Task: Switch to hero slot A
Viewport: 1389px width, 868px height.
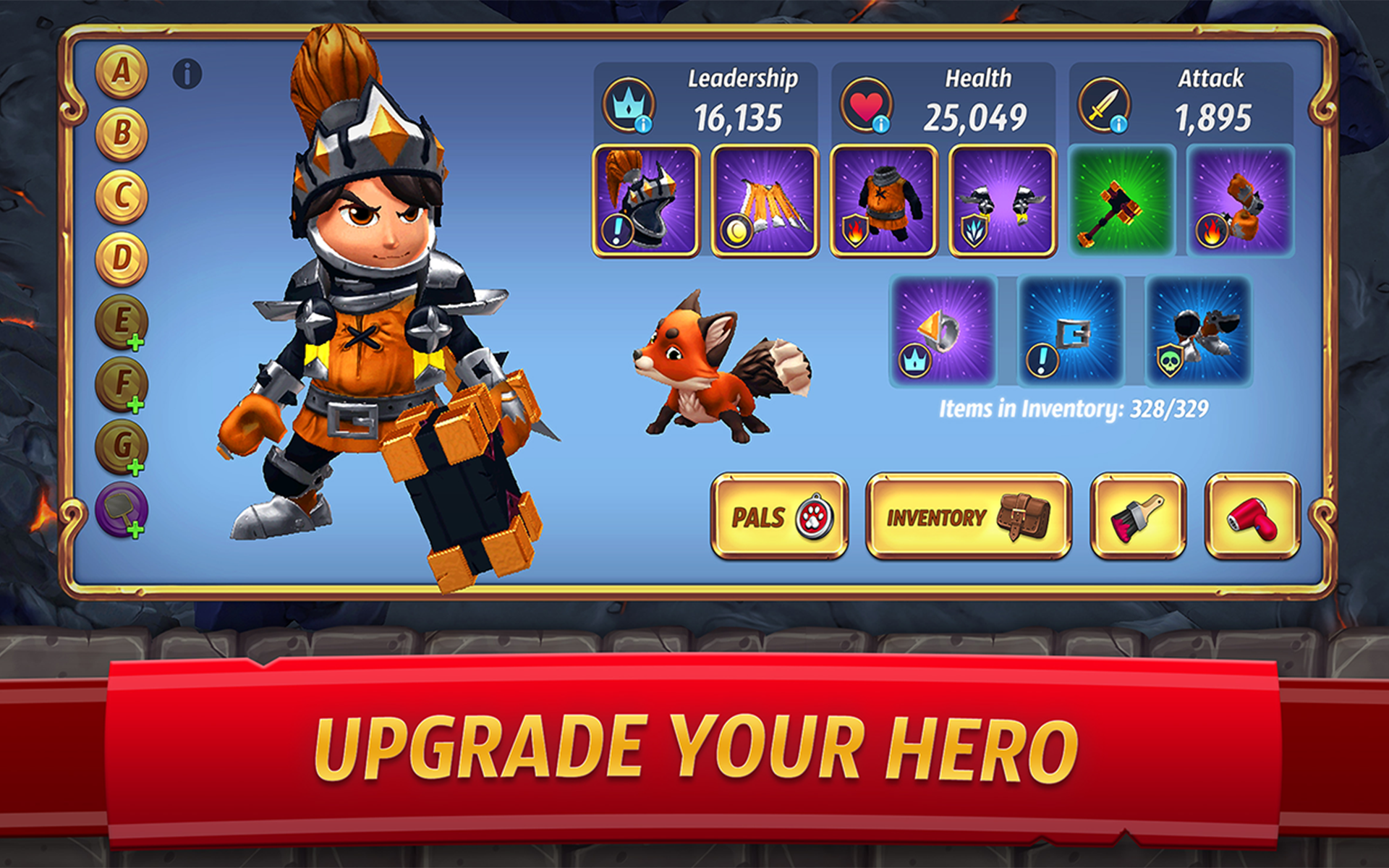Action: (x=120, y=72)
